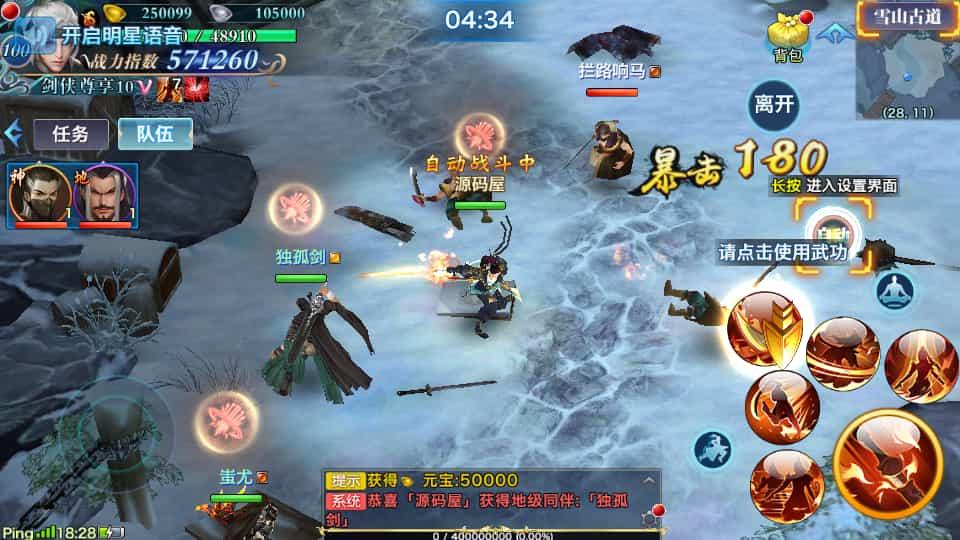Activate the blue dodge roll icon
Screen dimensions: 960x540
coord(712,450)
